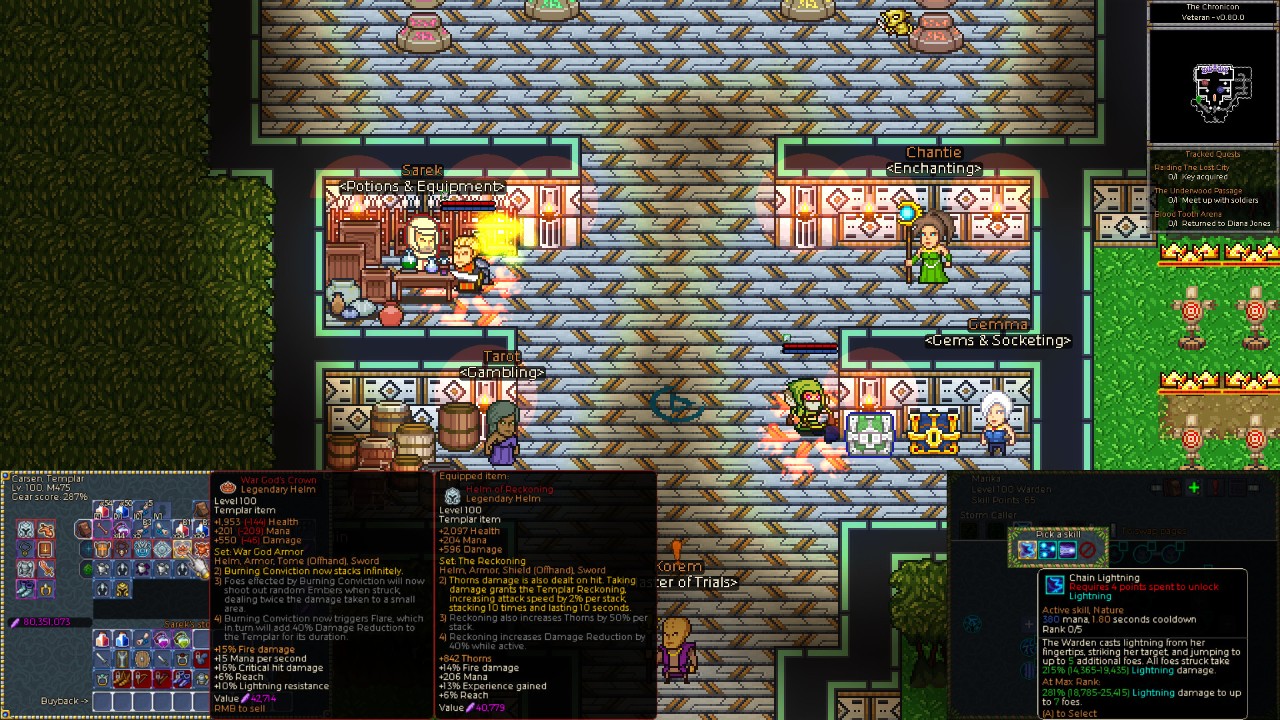Click the equipped ring slot

coord(46,589)
